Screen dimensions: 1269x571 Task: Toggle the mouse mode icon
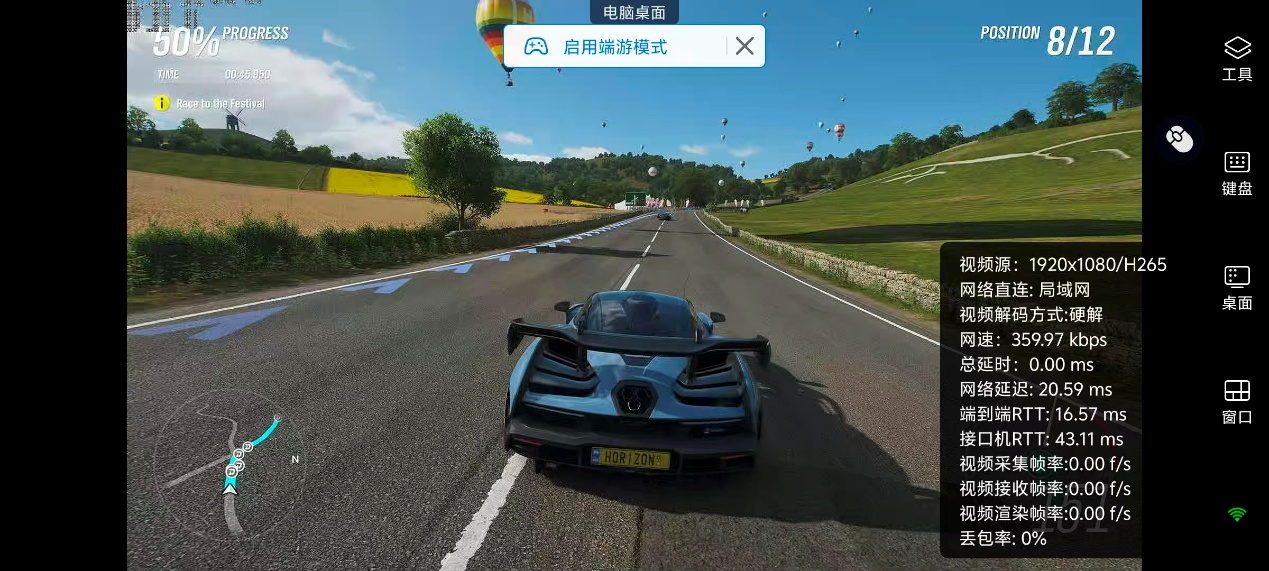click(1180, 139)
